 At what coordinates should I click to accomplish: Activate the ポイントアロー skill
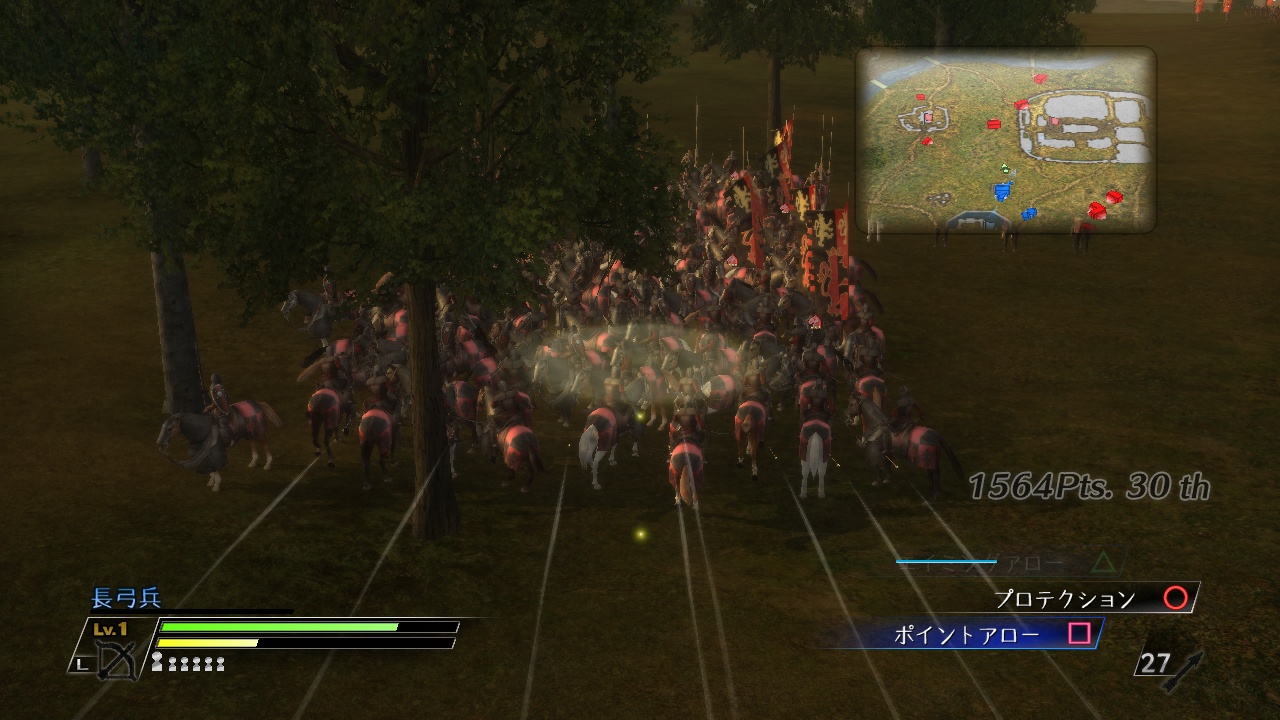pos(970,633)
